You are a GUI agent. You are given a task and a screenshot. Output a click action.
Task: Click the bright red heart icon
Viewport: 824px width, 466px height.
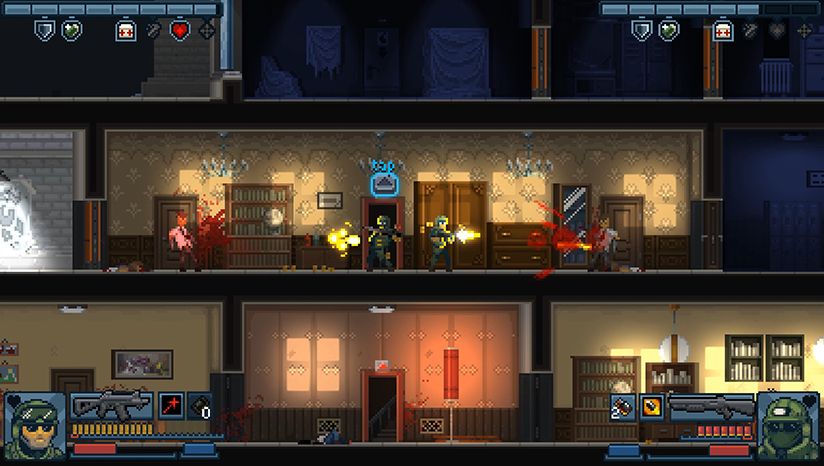(180, 30)
